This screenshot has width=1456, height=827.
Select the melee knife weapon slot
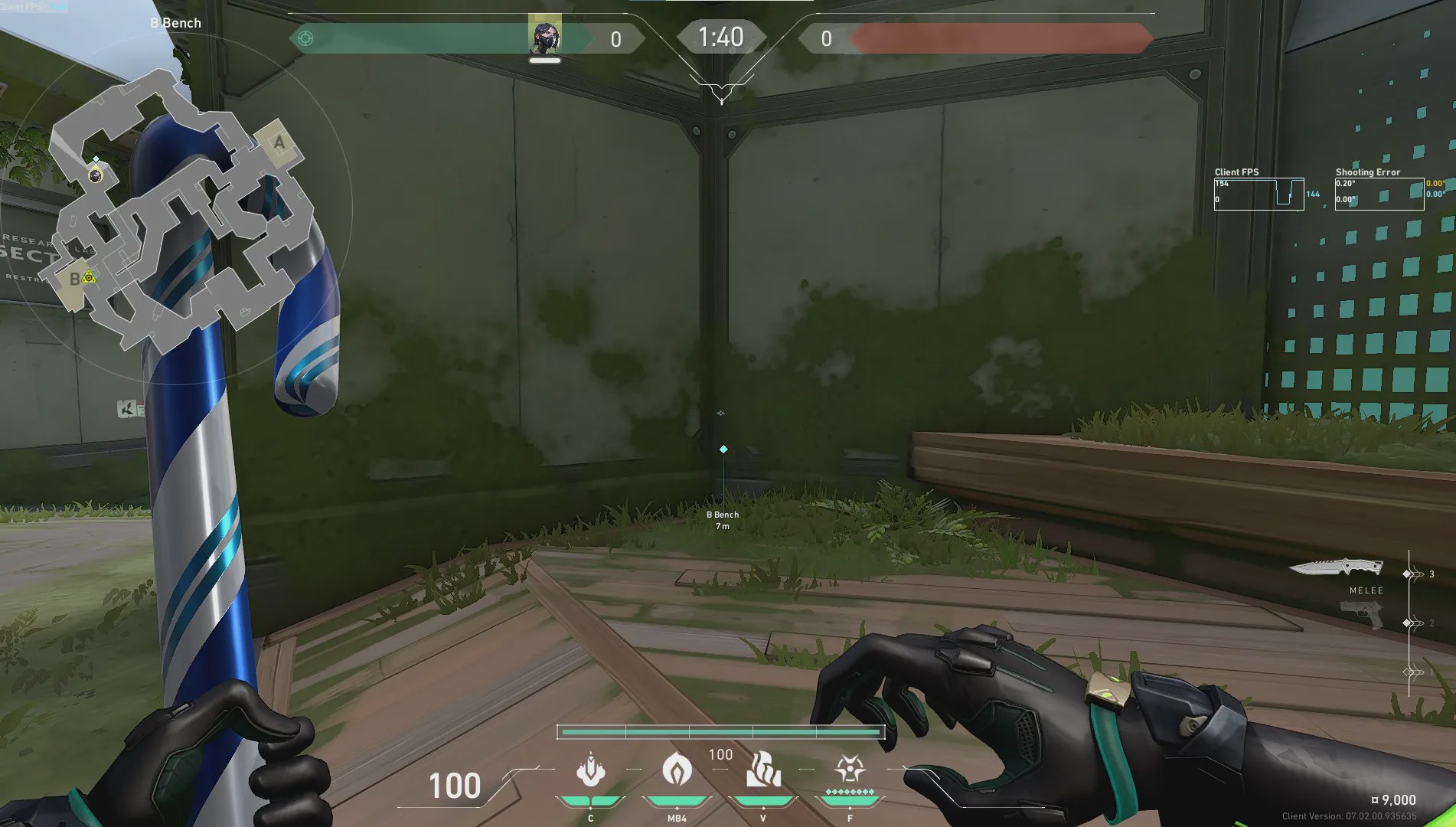click(x=1336, y=568)
